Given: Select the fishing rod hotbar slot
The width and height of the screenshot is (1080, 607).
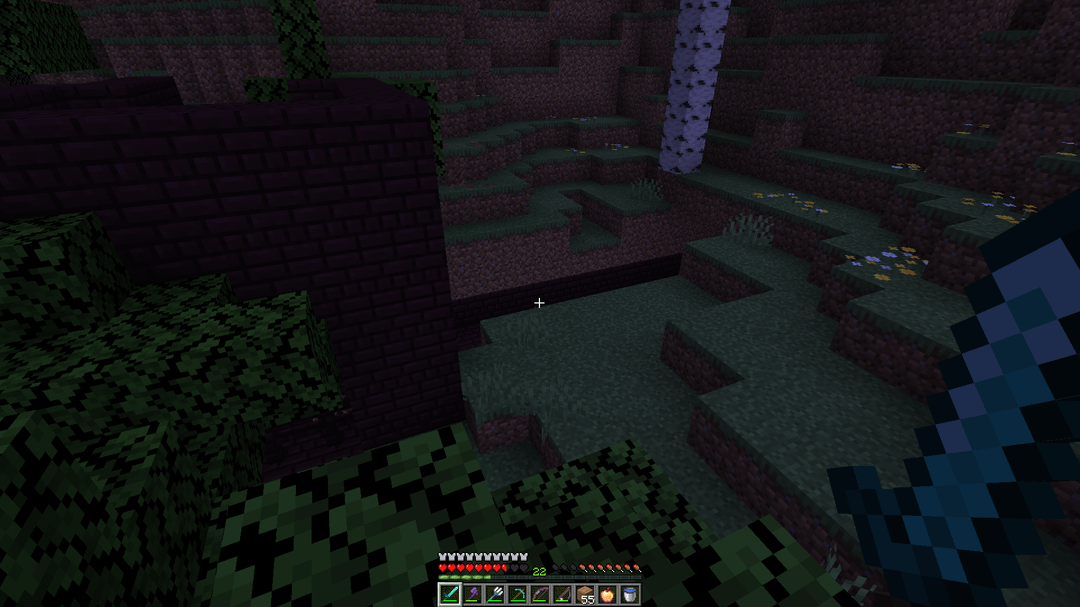Looking at the screenshot, I should 562,595.
